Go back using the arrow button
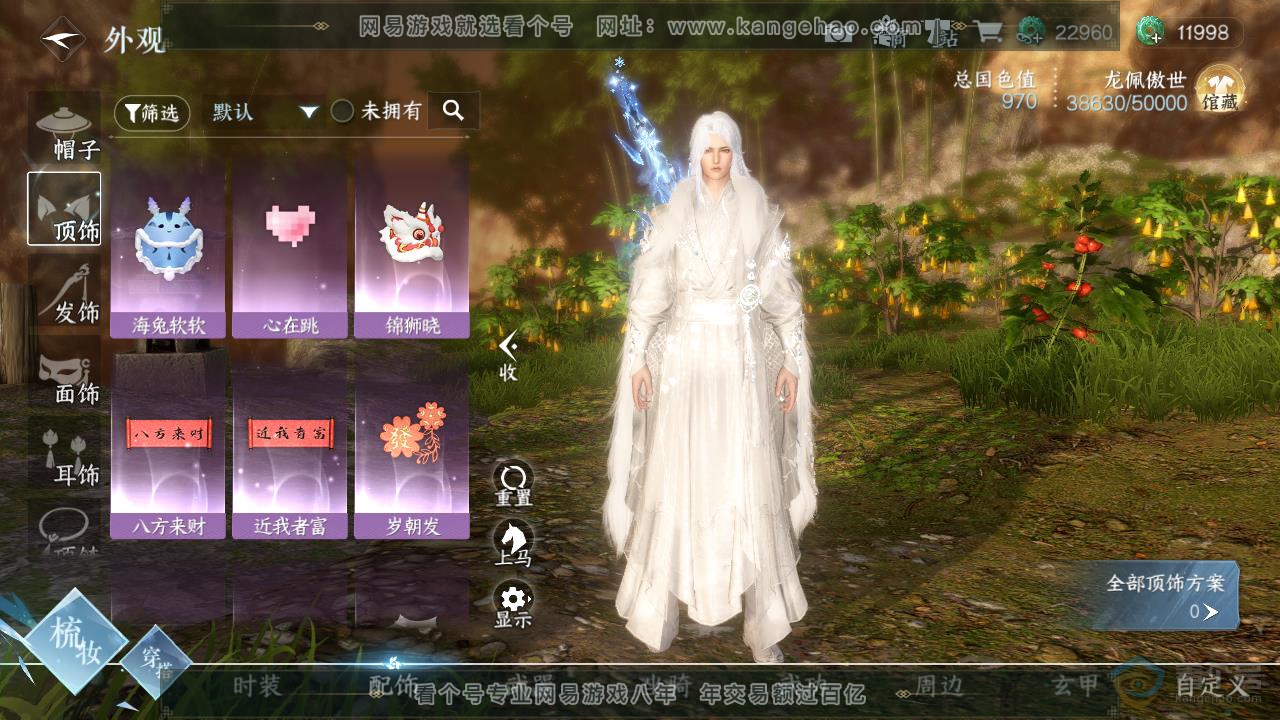1280x720 pixels. (x=61, y=40)
